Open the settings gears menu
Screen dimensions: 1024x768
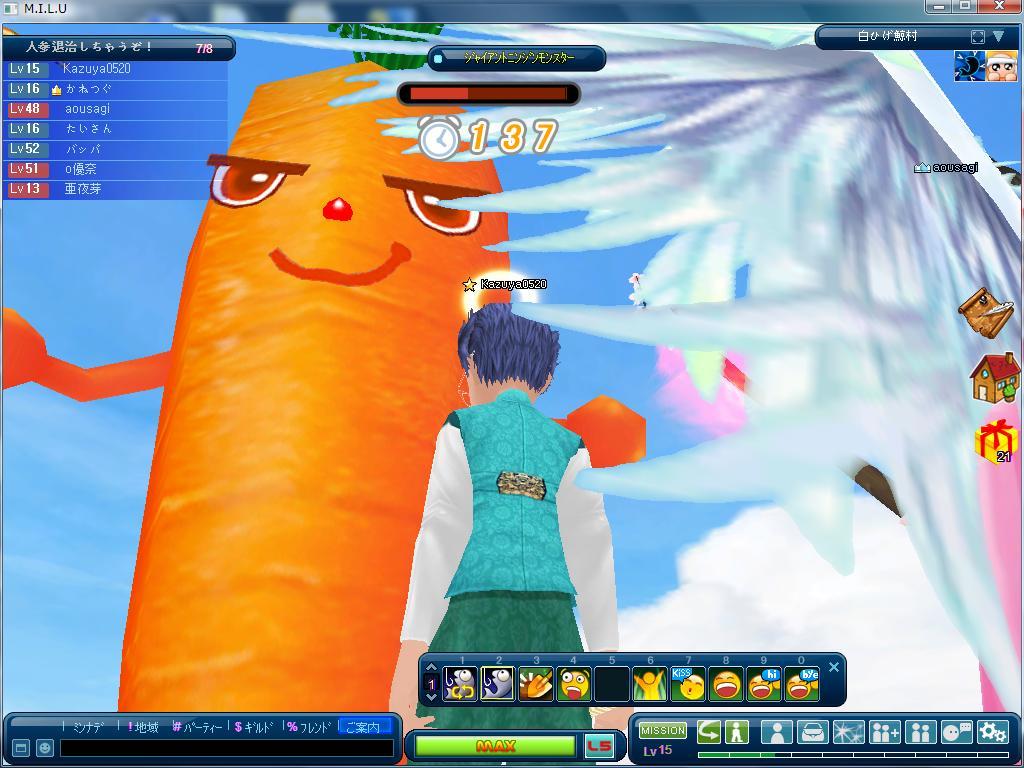coord(992,732)
